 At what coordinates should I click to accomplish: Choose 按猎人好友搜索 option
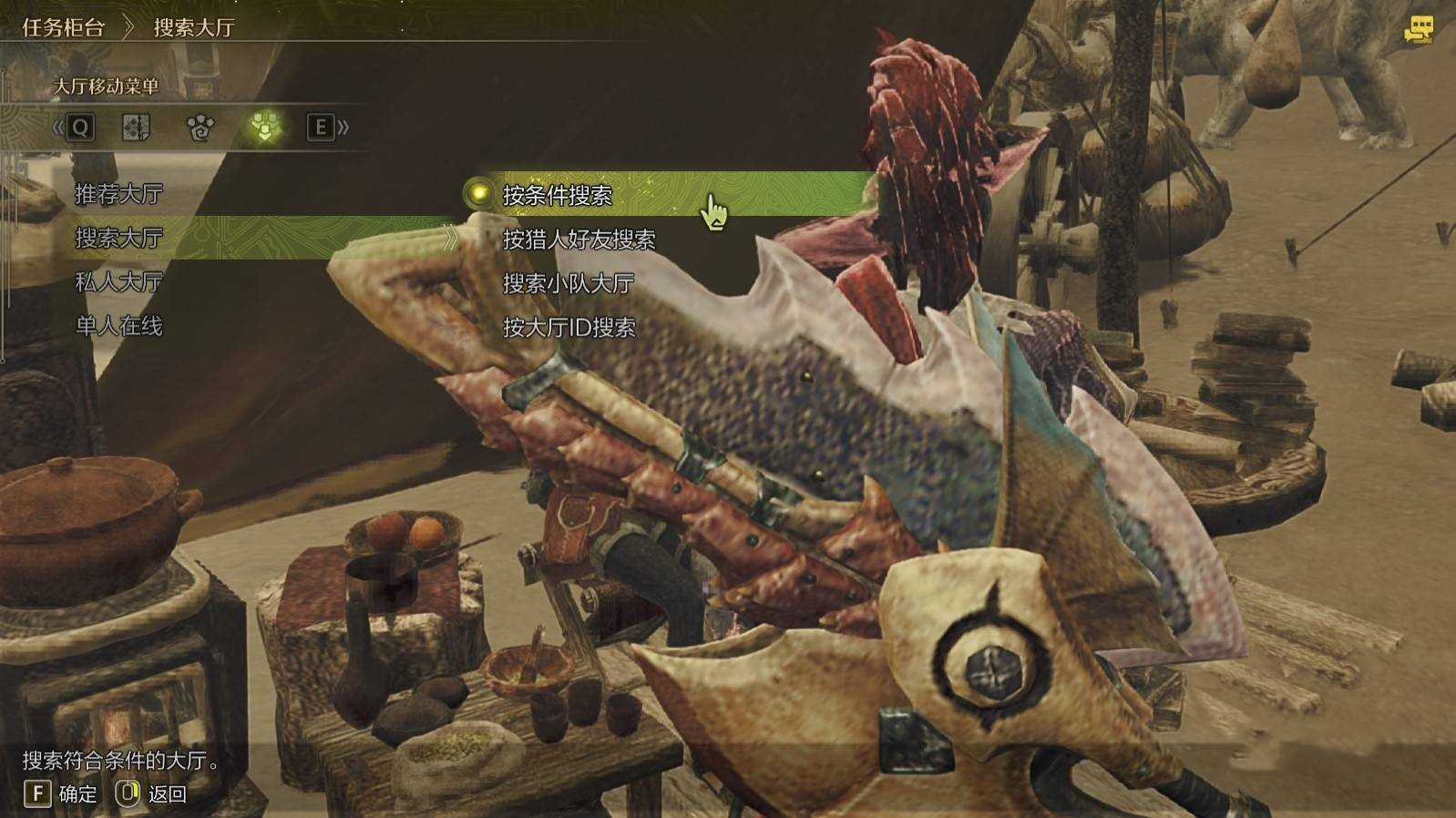coord(579,240)
